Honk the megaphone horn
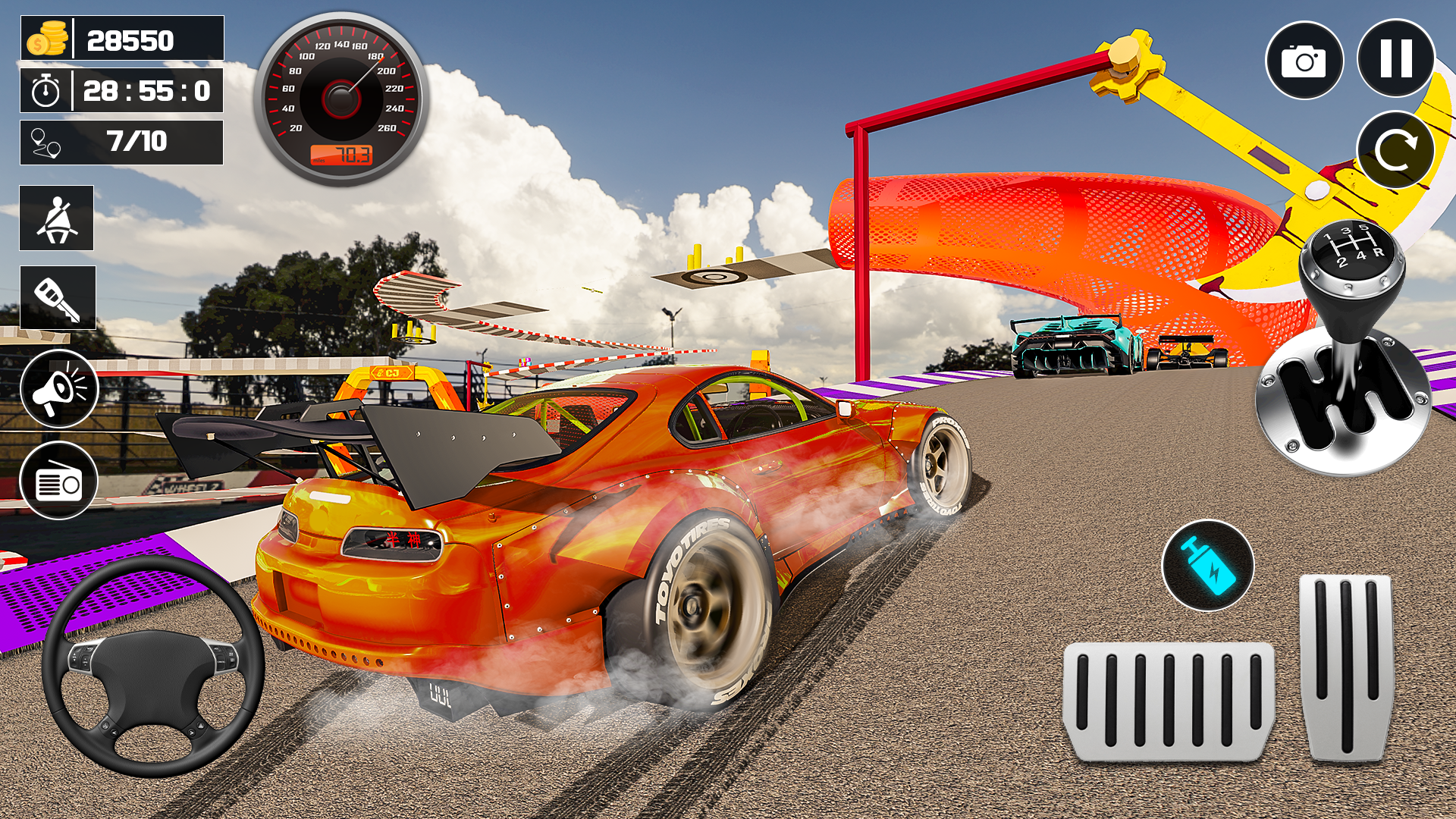 60,389
